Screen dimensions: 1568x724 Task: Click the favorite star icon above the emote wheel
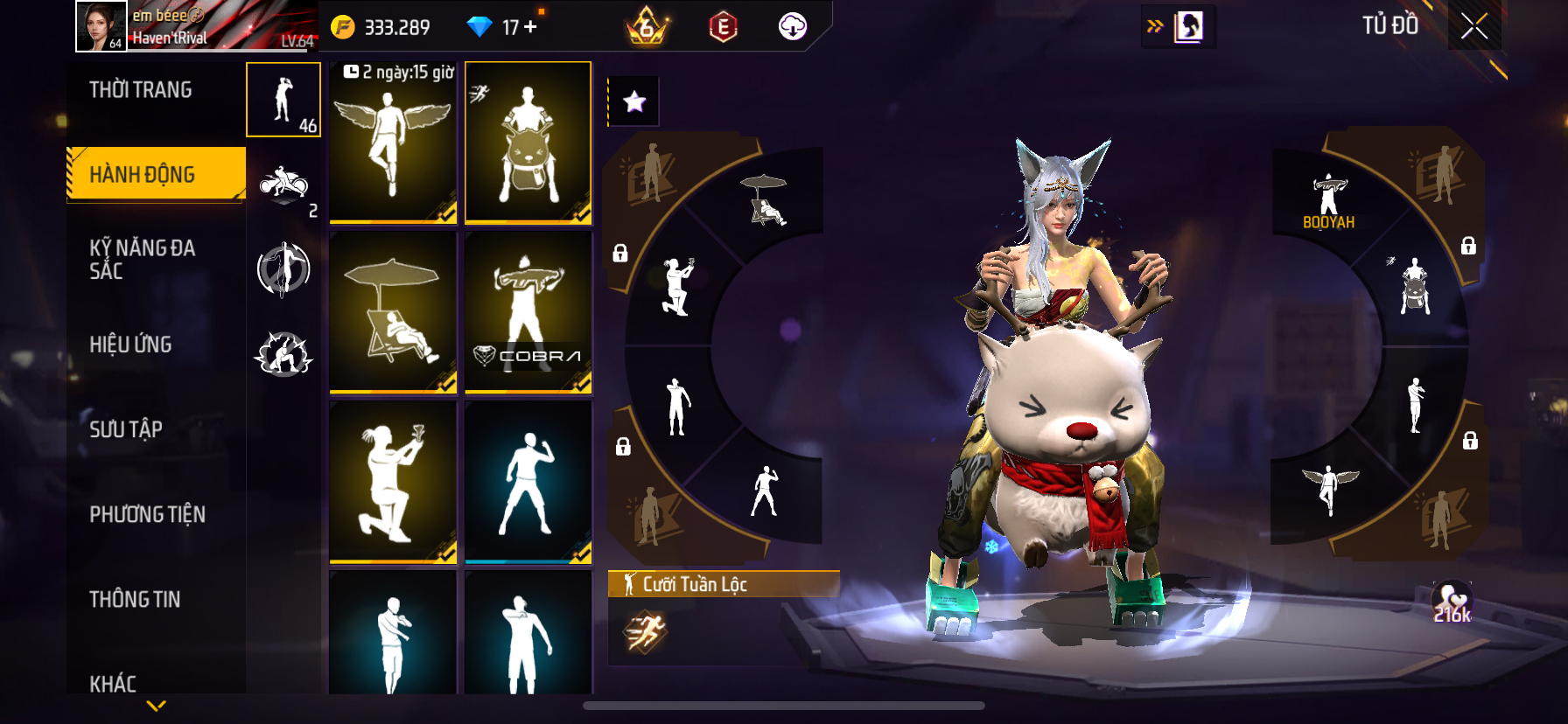point(634,101)
